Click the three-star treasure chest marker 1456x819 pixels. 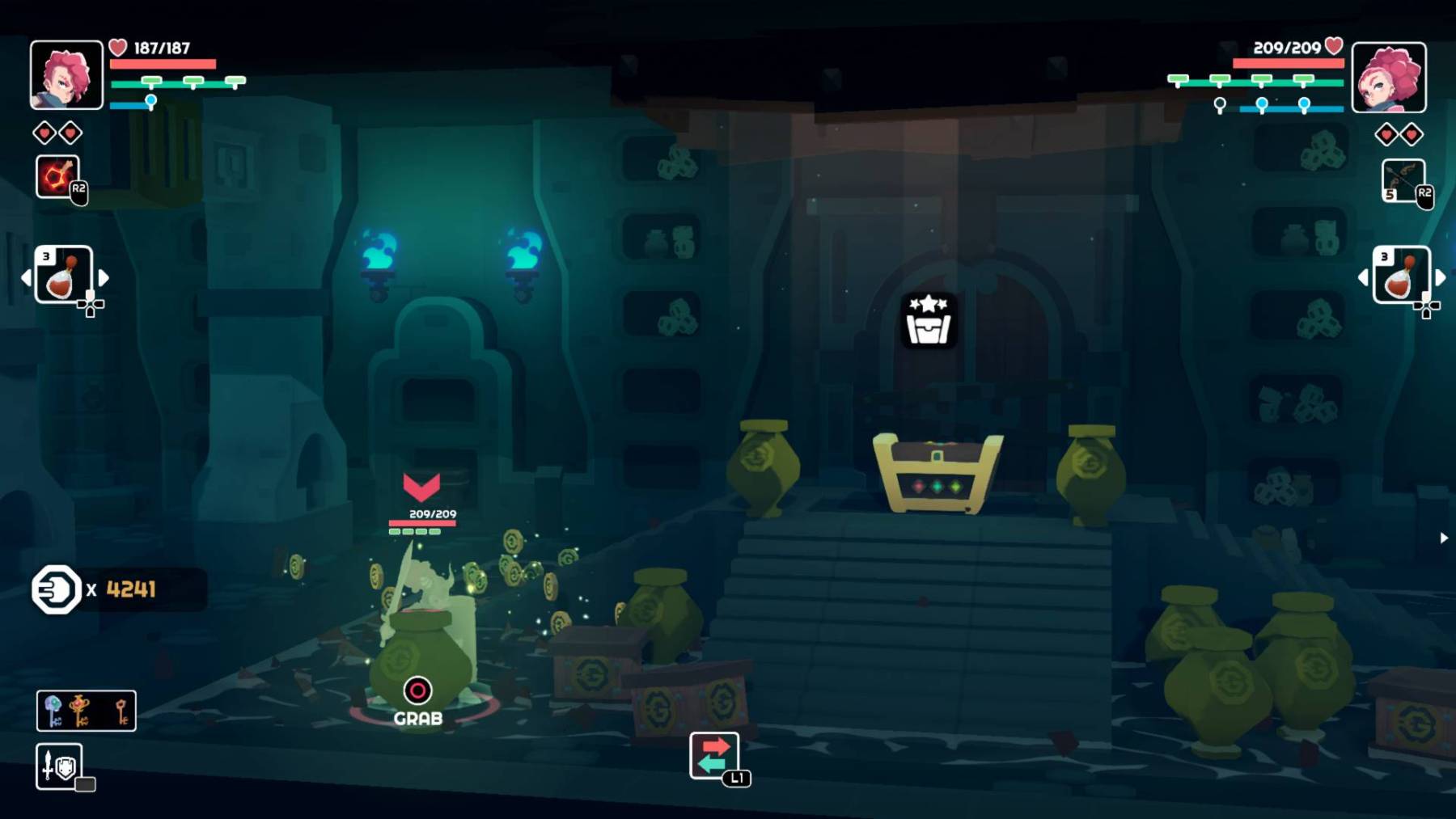[929, 321]
